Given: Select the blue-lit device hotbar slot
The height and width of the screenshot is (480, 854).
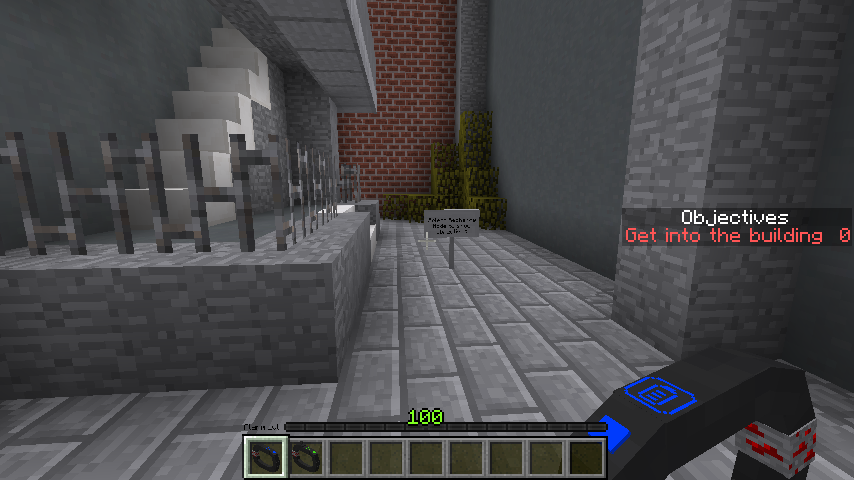Looking at the screenshot, I should (265, 457).
